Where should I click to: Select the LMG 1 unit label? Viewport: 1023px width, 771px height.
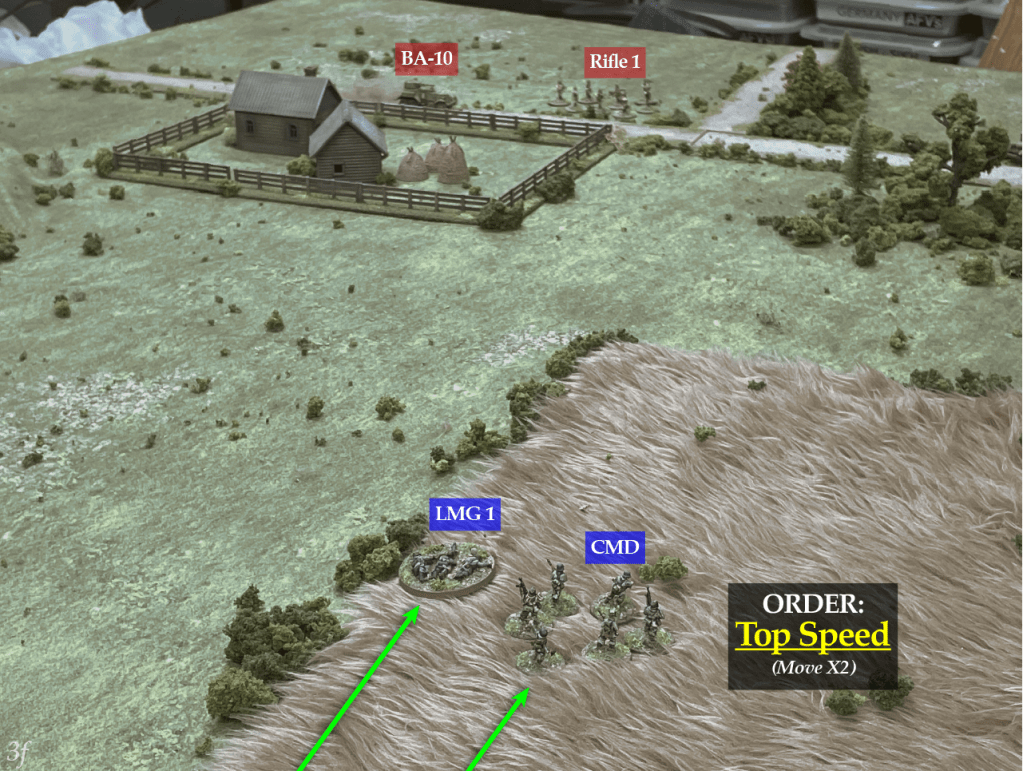point(465,514)
